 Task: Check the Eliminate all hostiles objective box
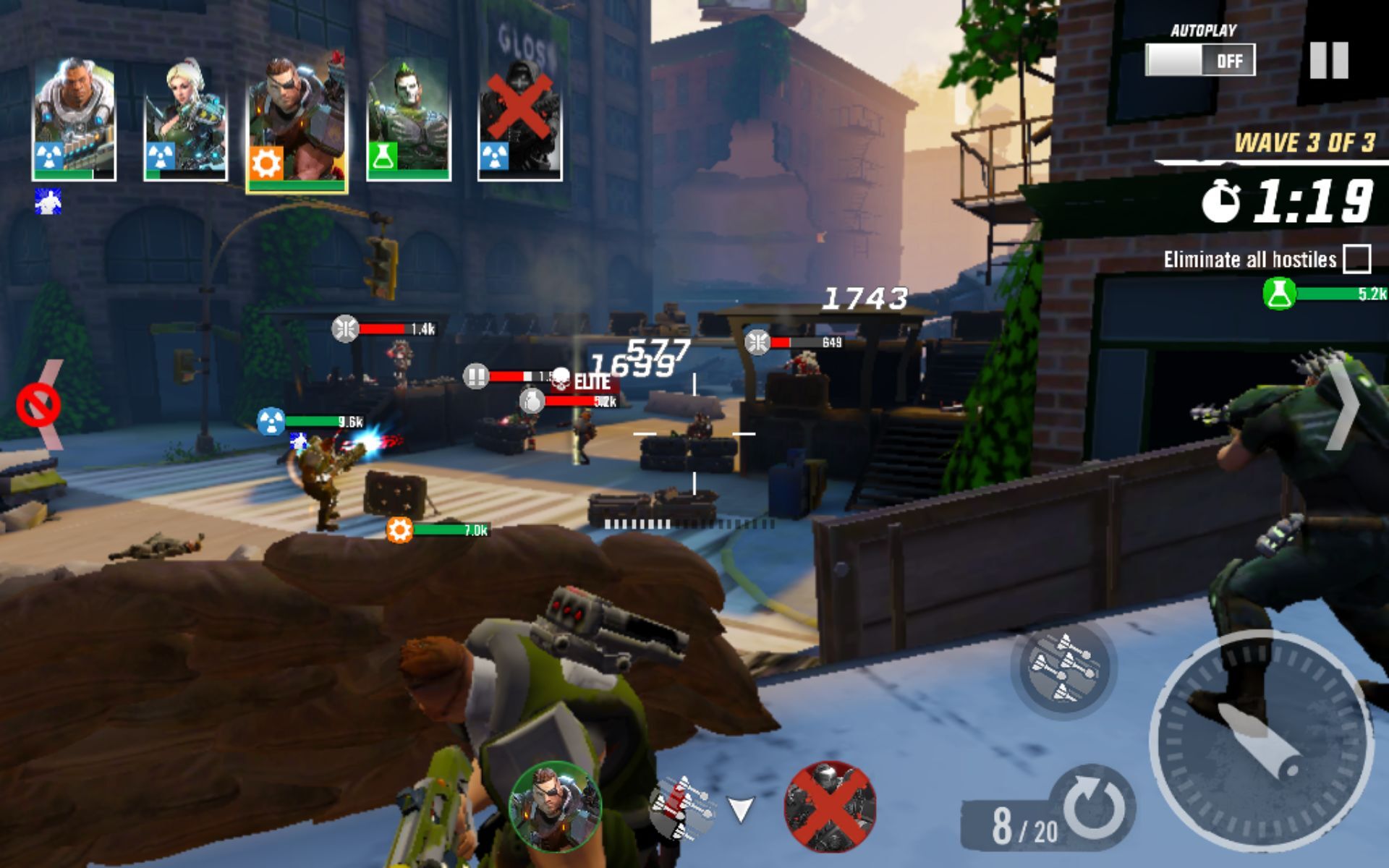(x=1359, y=260)
